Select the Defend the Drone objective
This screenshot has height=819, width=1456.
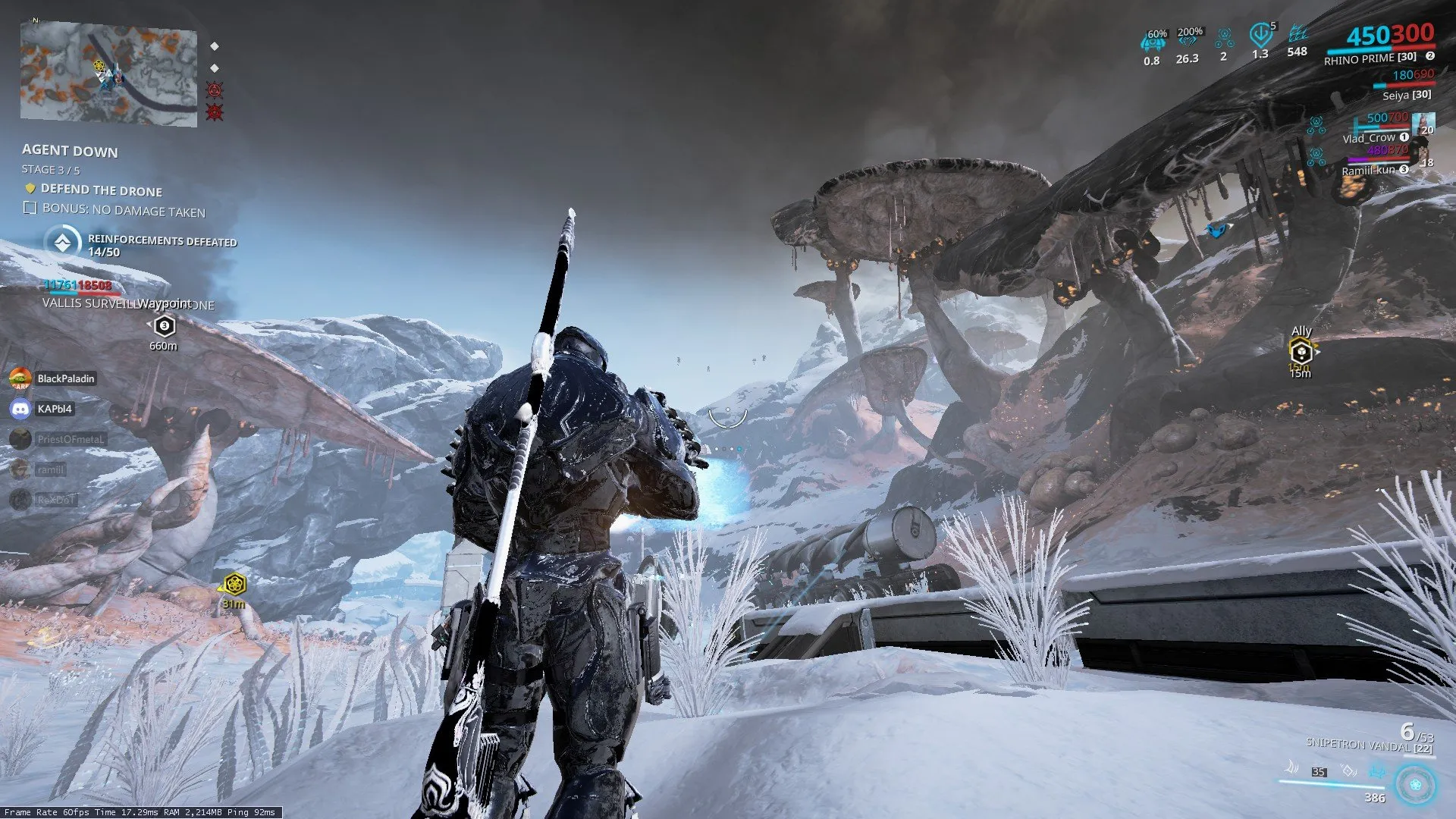(x=101, y=190)
